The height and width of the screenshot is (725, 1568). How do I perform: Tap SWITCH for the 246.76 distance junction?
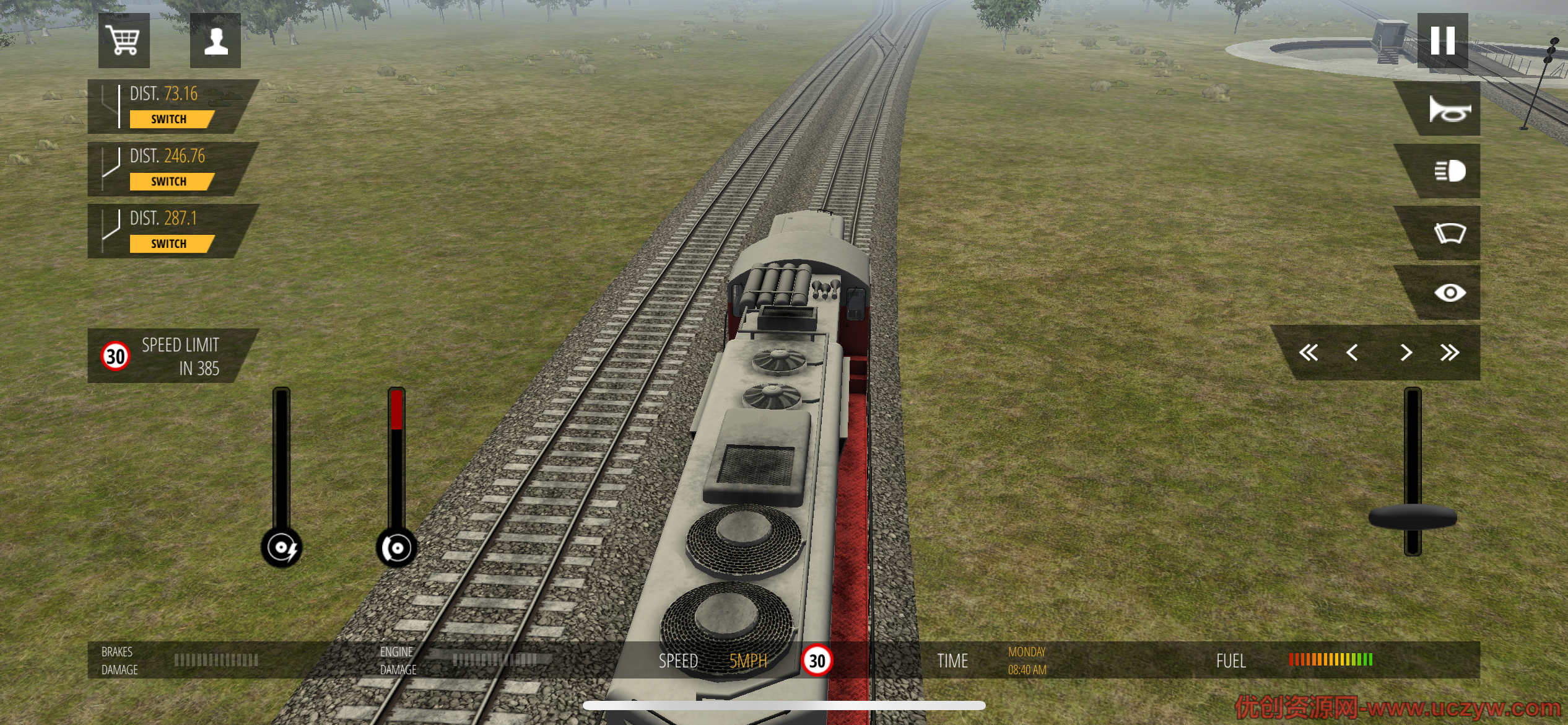[x=169, y=182]
